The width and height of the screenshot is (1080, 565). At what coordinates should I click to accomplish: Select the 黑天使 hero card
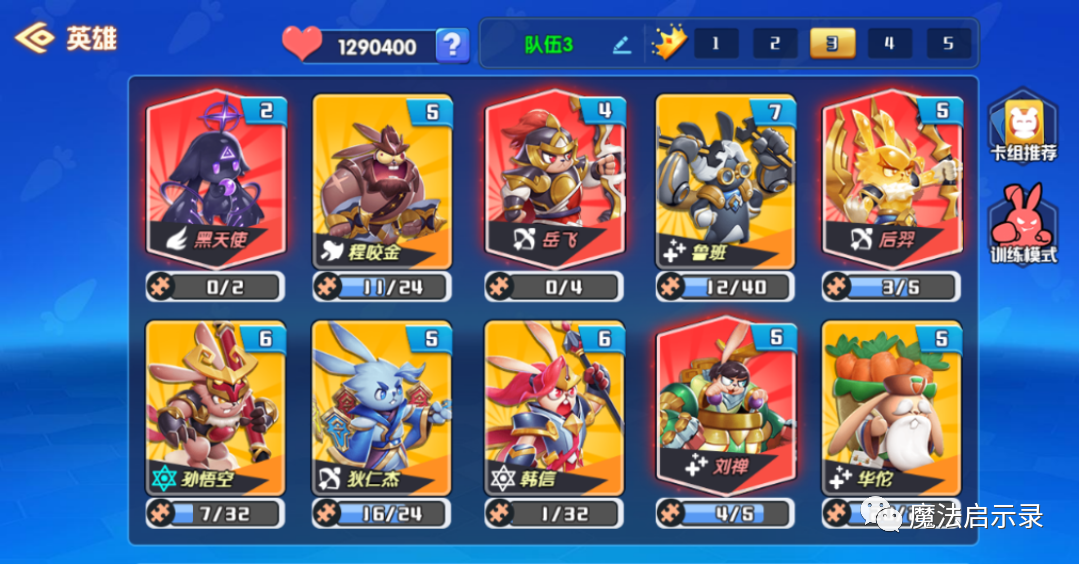(216, 180)
